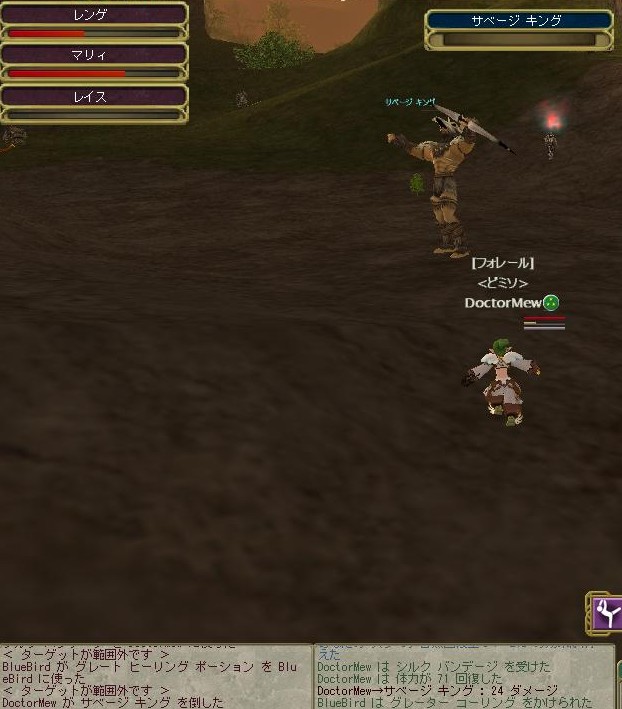The width and height of the screenshot is (622, 709).
Task: Click the right combat log panel
Action: pos(465,676)
